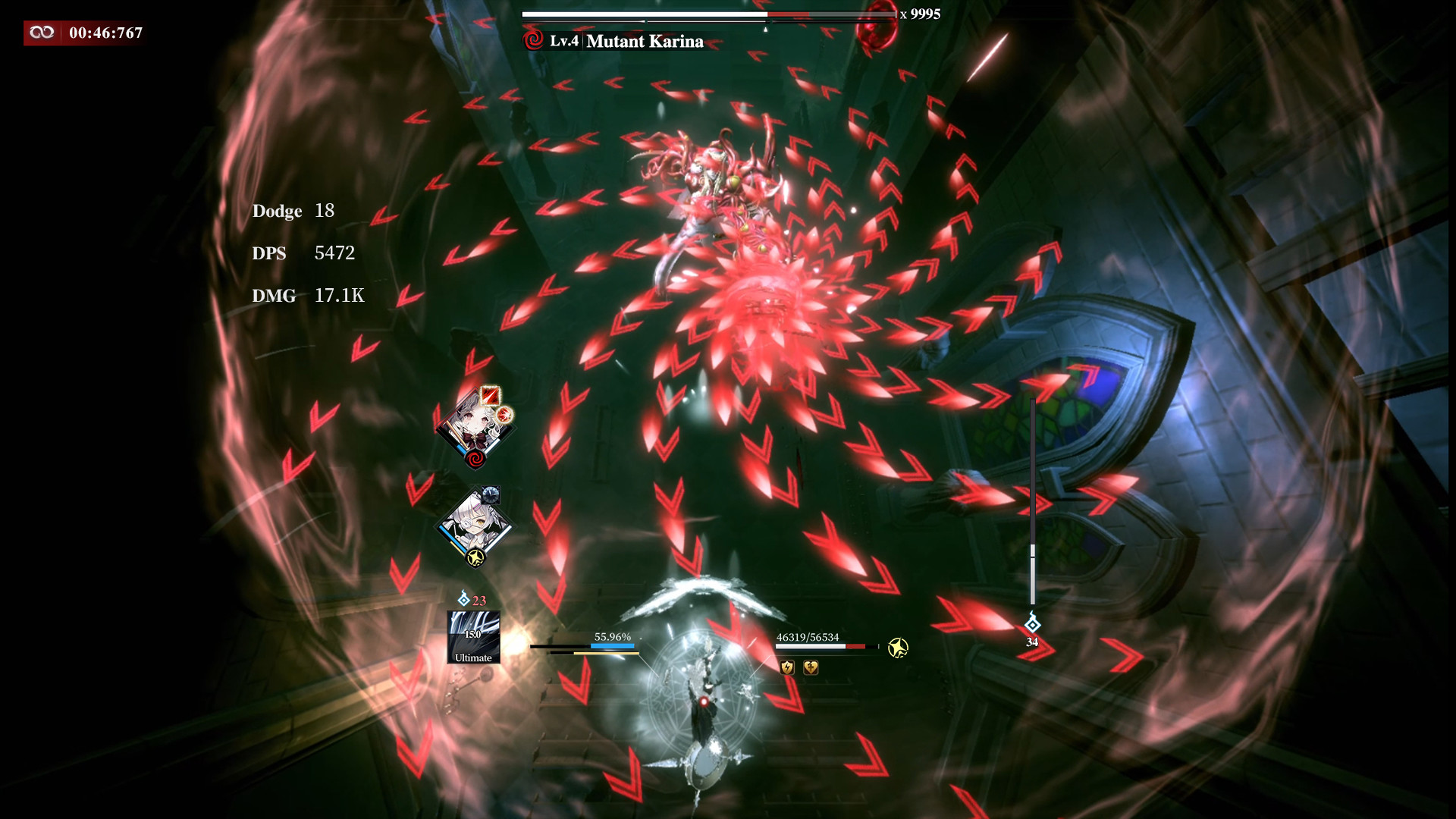Select the yellow star emblem right of the HP numbers
The image size is (1456, 819).
pos(897,648)
